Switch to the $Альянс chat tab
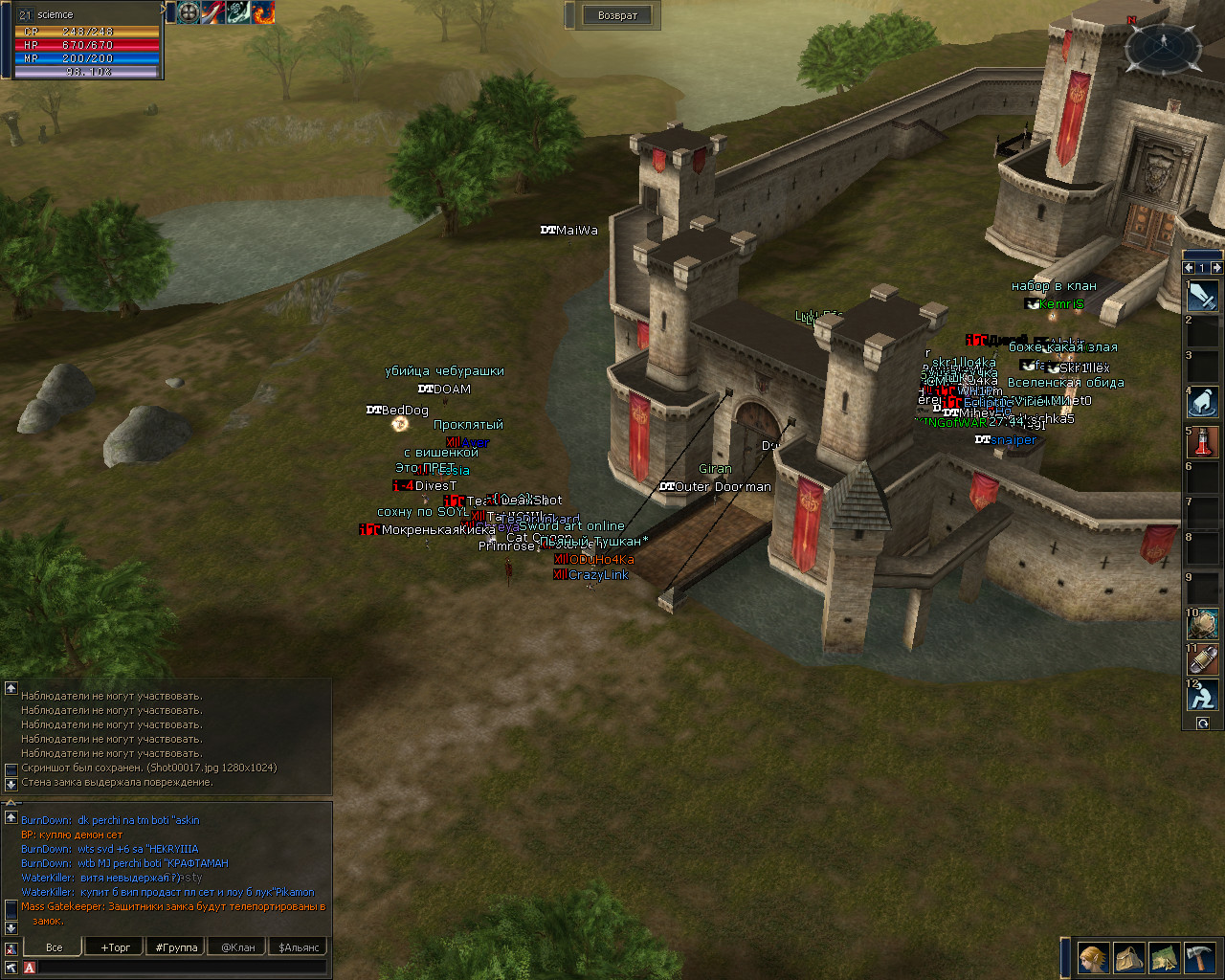 point(300,947)
